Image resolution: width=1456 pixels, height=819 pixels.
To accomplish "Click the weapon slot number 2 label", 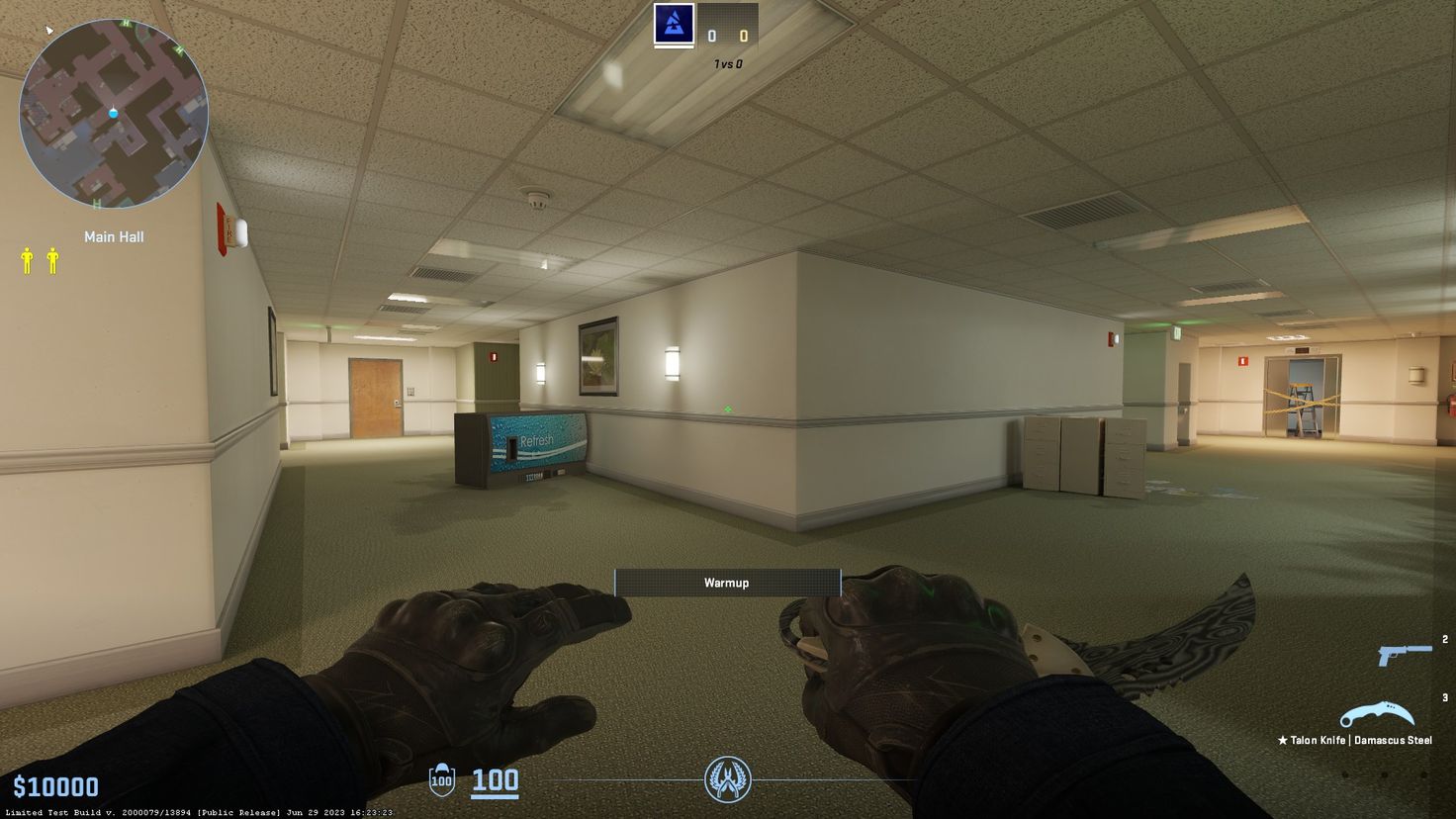I will (1444, 638).
